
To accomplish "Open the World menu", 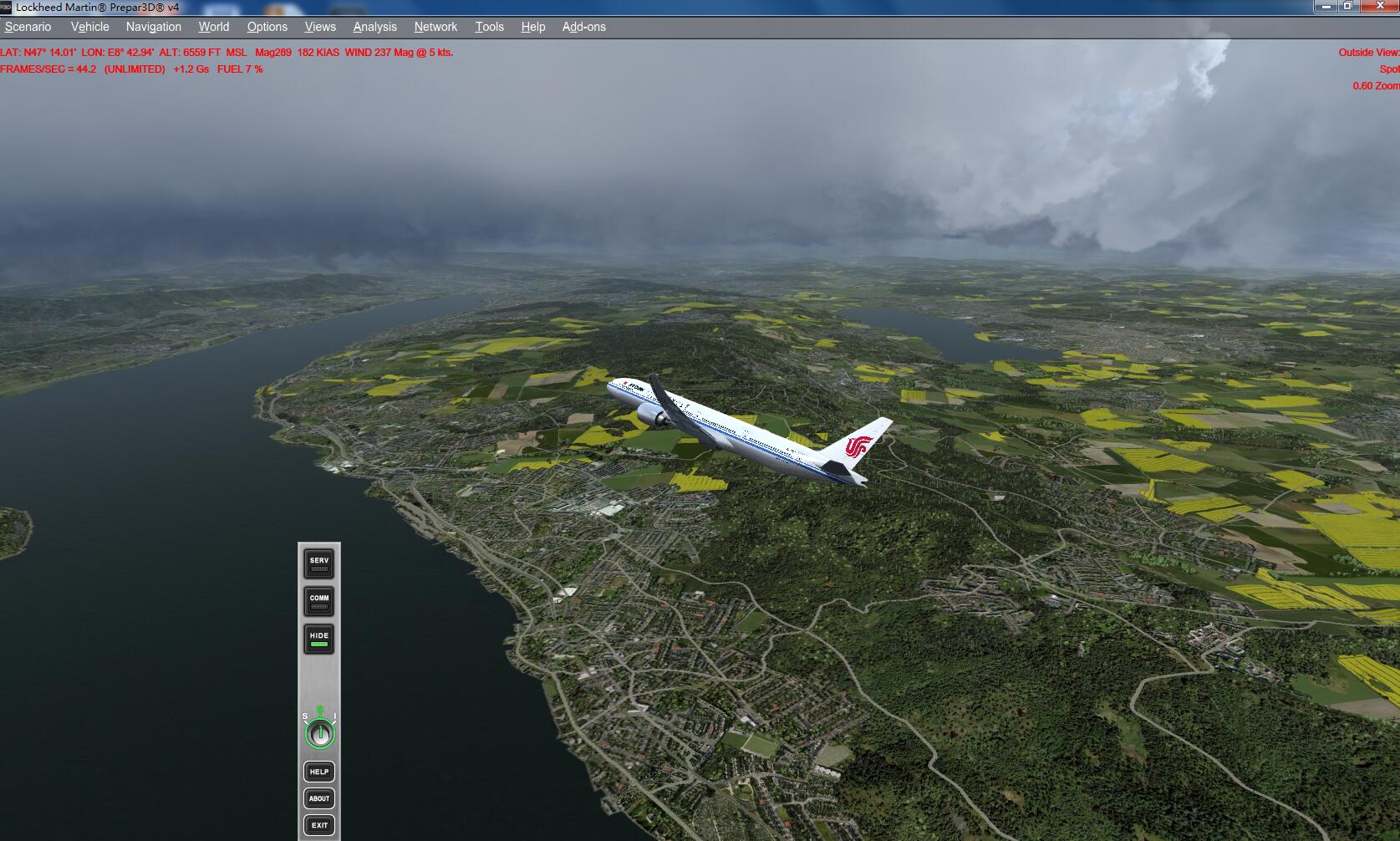I will [x=214, y=27].
